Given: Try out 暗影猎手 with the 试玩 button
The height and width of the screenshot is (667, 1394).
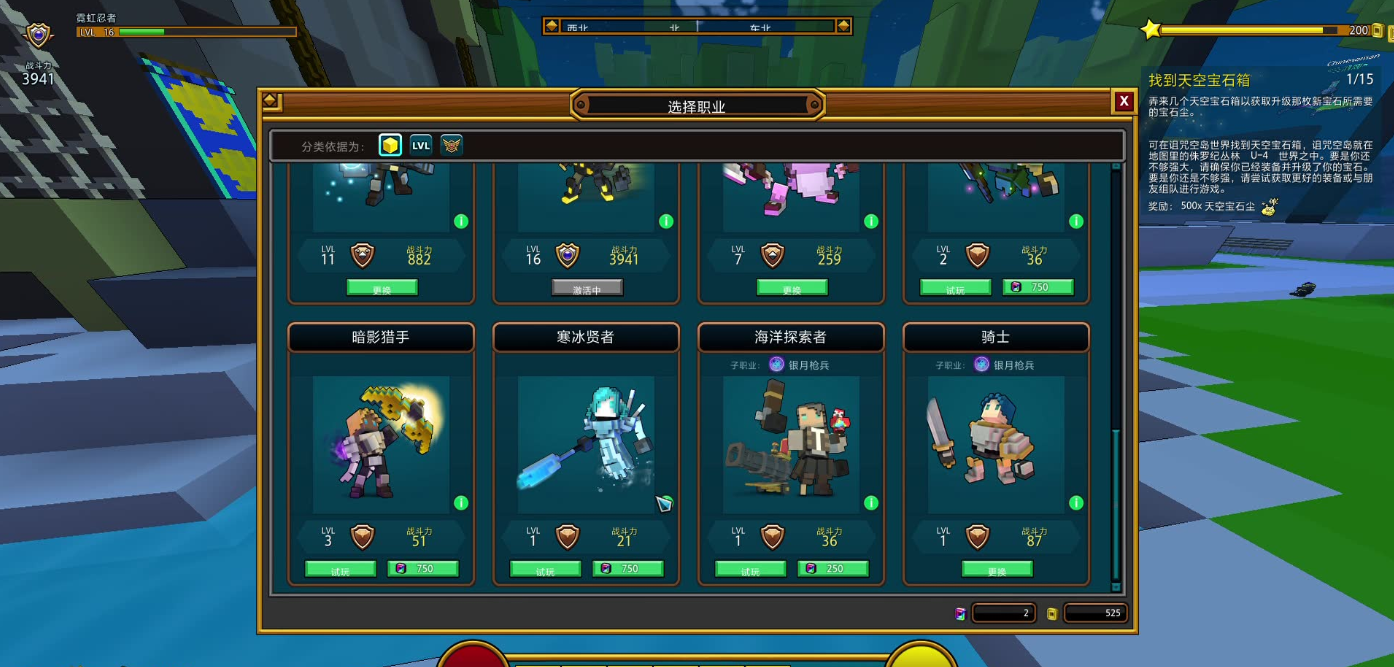Looking at the screenshot, I should click(340, 570).
